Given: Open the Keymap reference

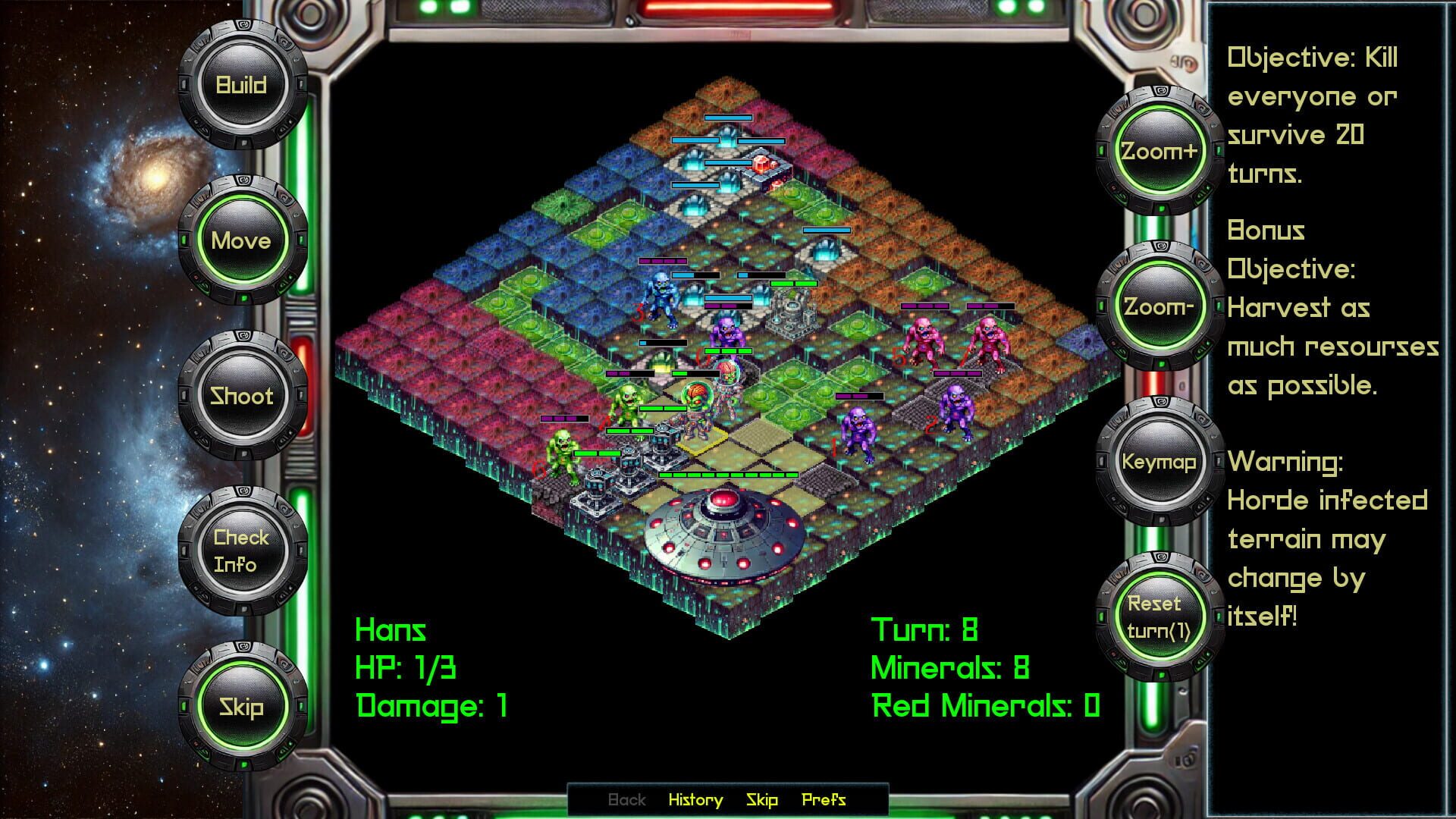Looking at the screenshot, I should pyautogui.click(x=1159, y=460).
